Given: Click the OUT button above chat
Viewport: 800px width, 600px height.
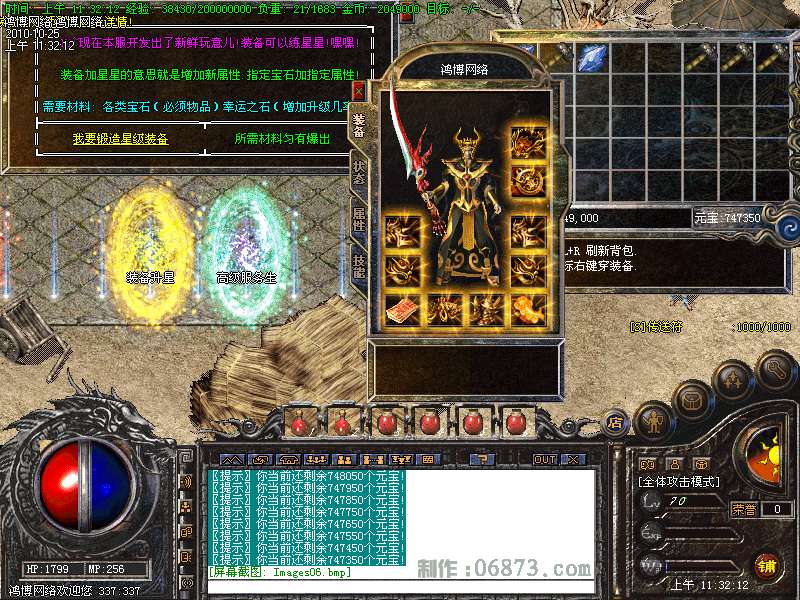Looking at the screenshot, I should click(x=544, y=459).
